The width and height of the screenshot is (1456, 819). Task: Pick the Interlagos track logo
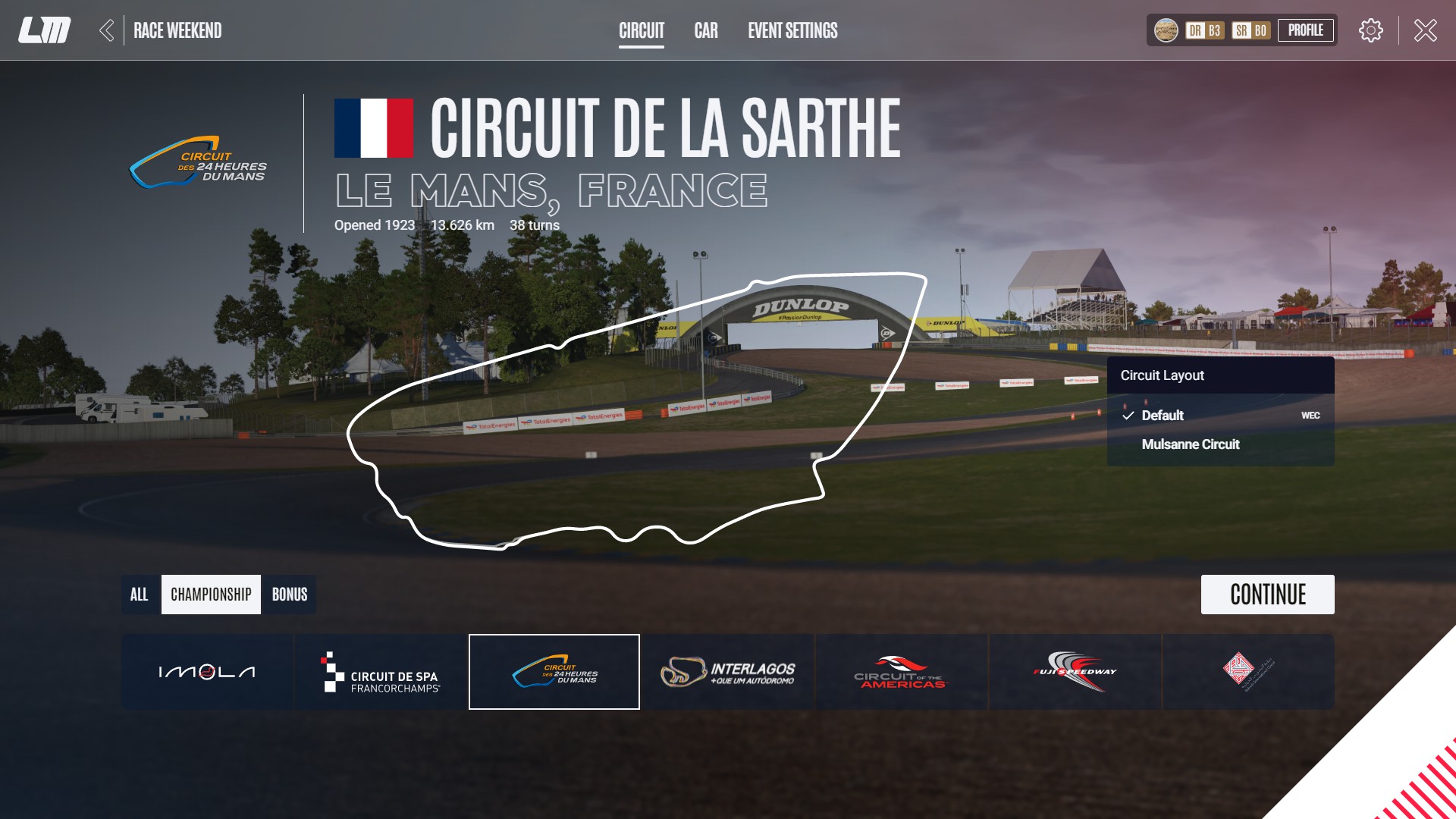pyautogui.click(x=727, y=670)
